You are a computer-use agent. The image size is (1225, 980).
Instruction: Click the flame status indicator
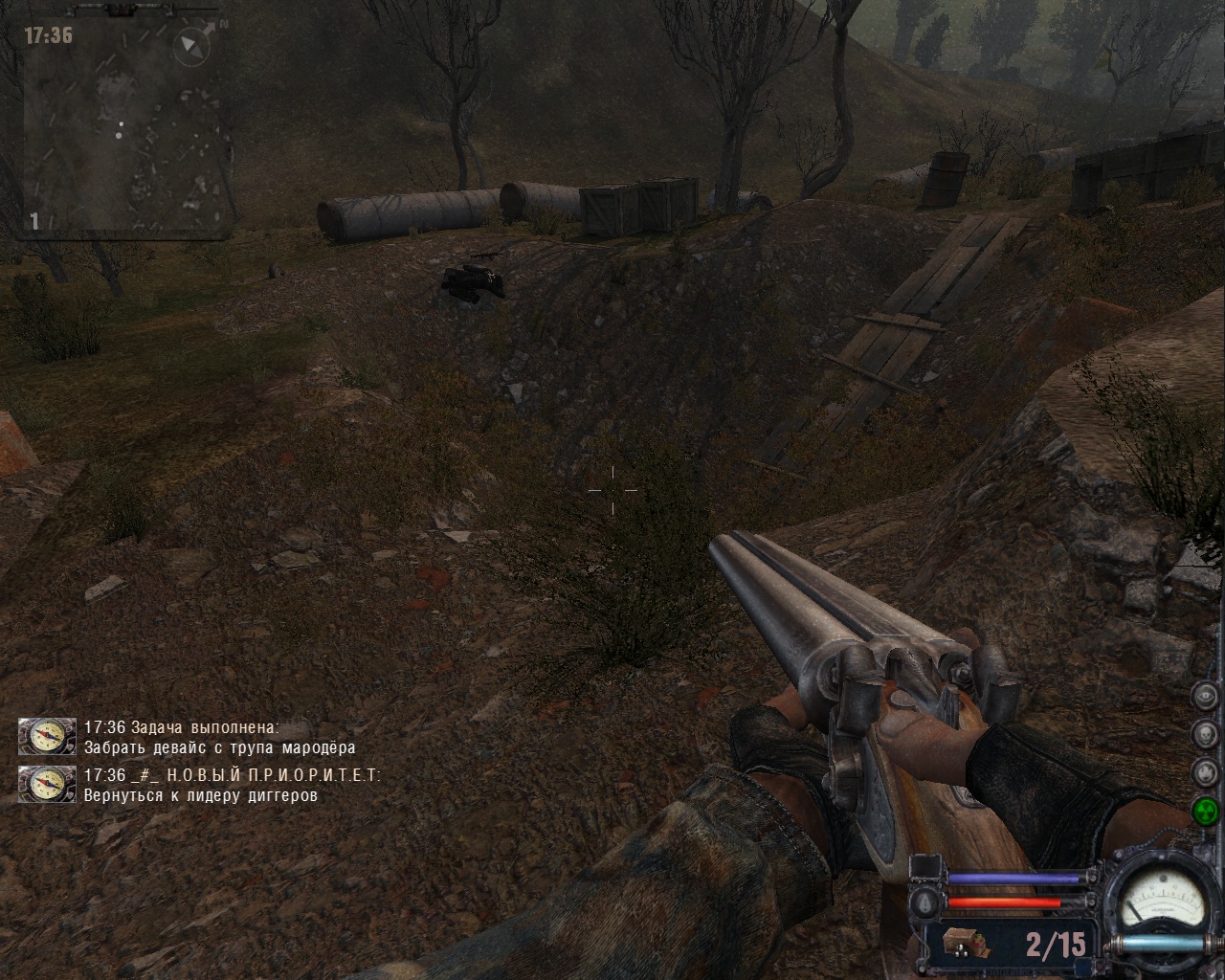(1204, 771)
